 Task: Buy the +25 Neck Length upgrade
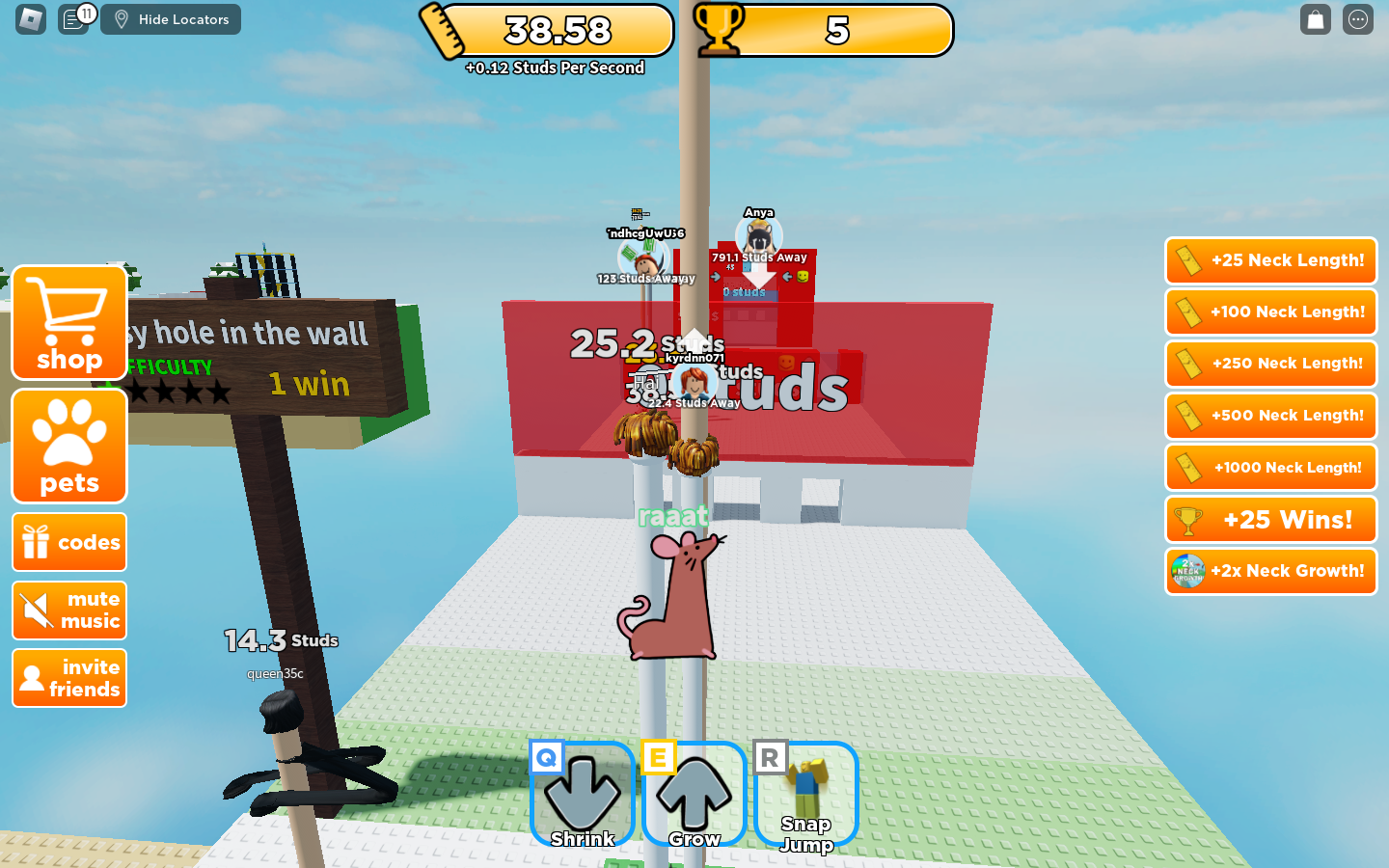1270,260
